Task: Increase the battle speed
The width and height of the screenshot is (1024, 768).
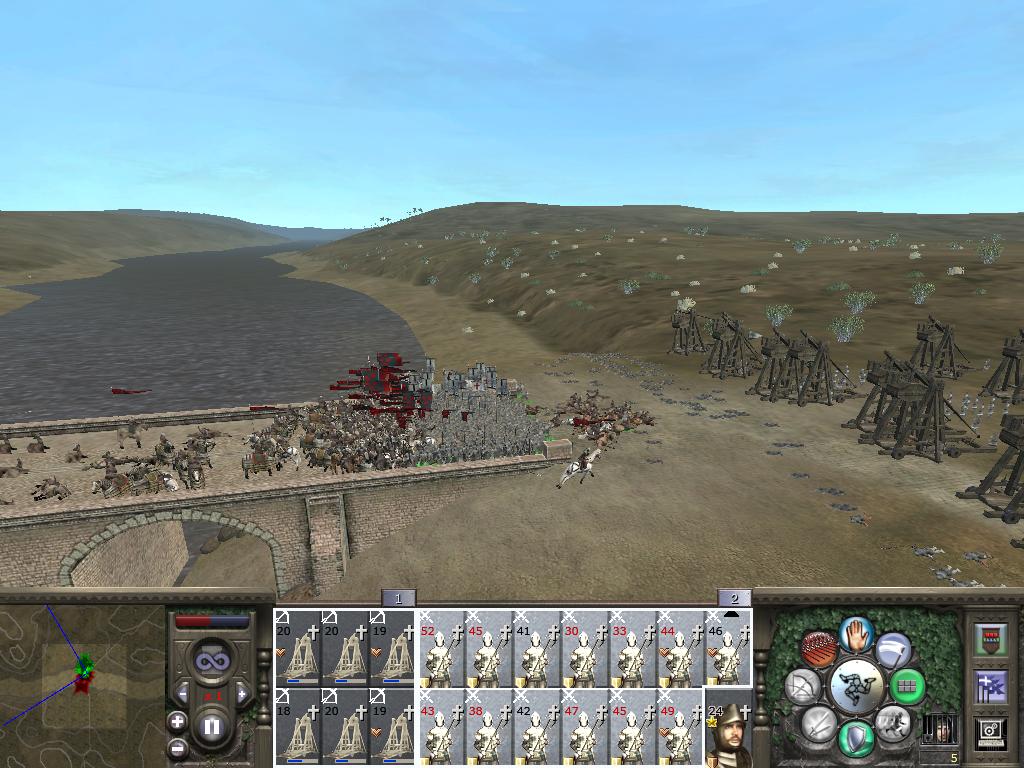Action: (x=240, y=693)
